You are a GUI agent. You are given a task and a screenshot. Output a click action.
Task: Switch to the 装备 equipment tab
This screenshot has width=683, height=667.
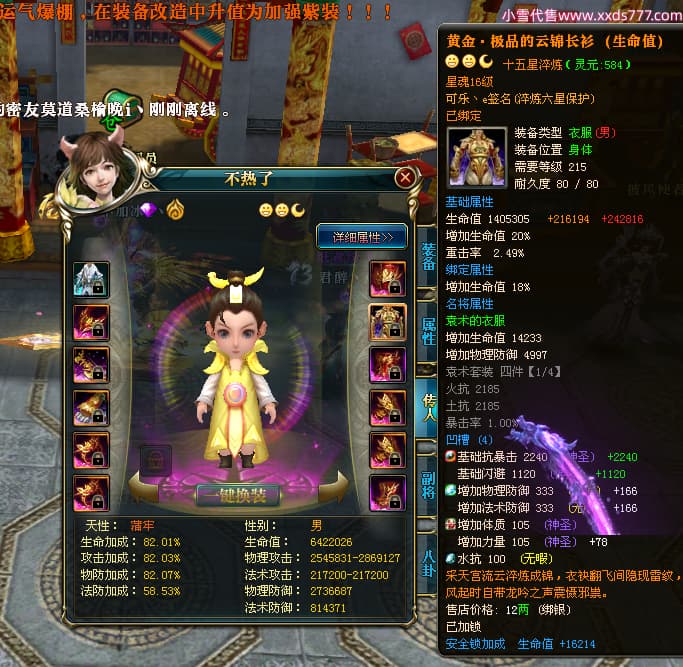(428, 257)
